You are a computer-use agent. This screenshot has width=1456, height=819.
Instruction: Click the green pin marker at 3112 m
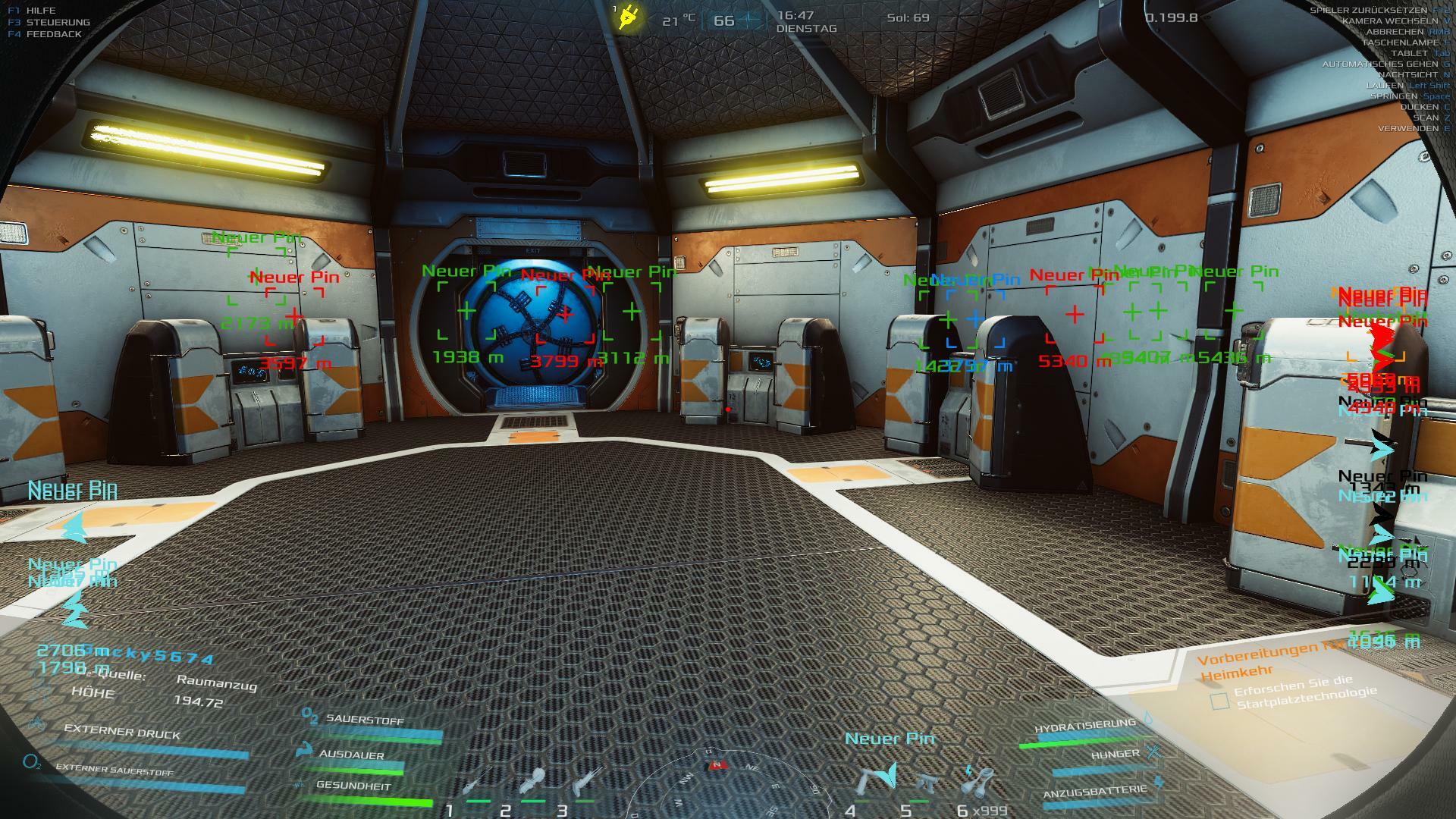[632, 311]
